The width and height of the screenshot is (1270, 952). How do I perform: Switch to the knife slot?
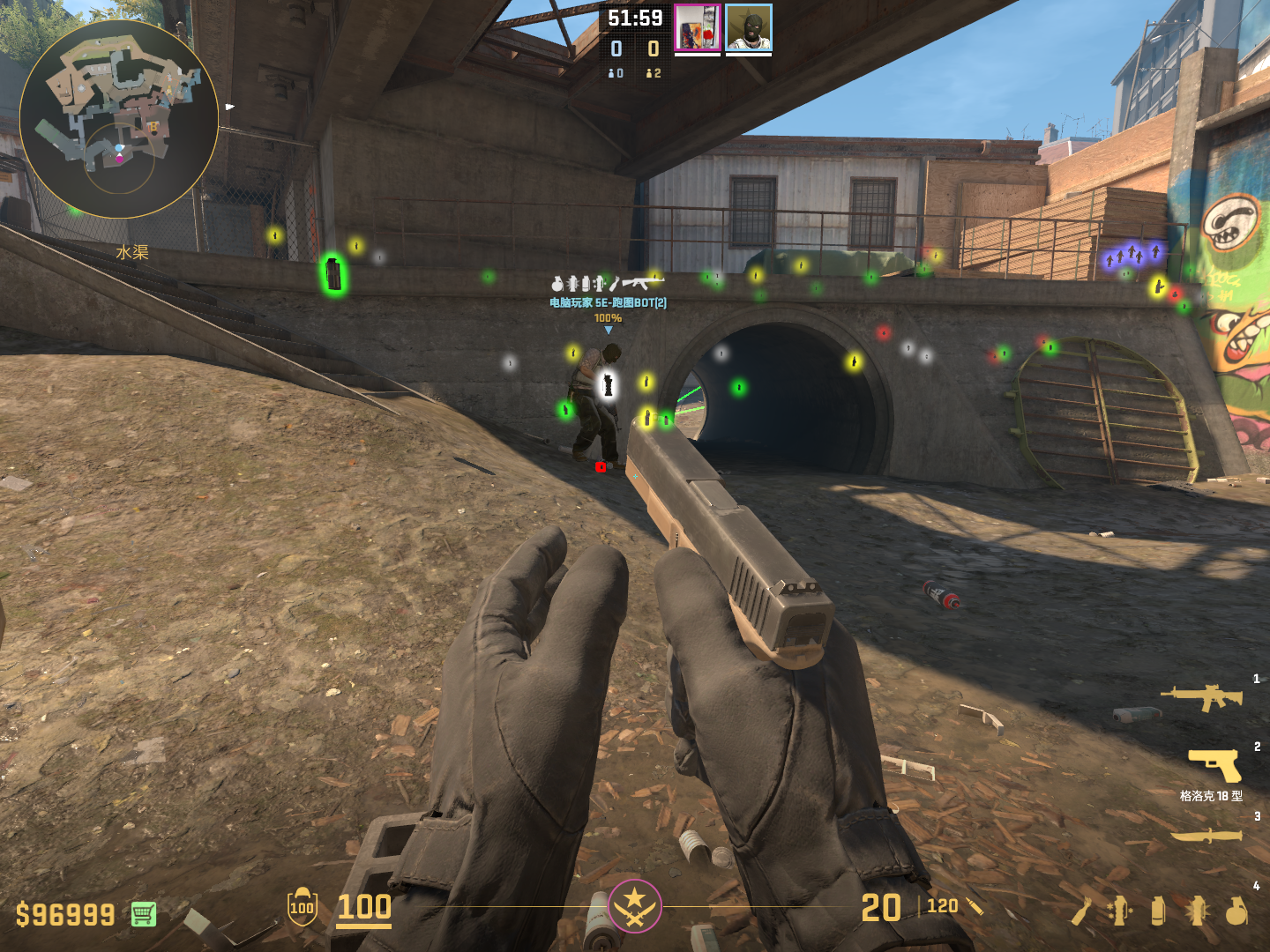click(1206, 835)
